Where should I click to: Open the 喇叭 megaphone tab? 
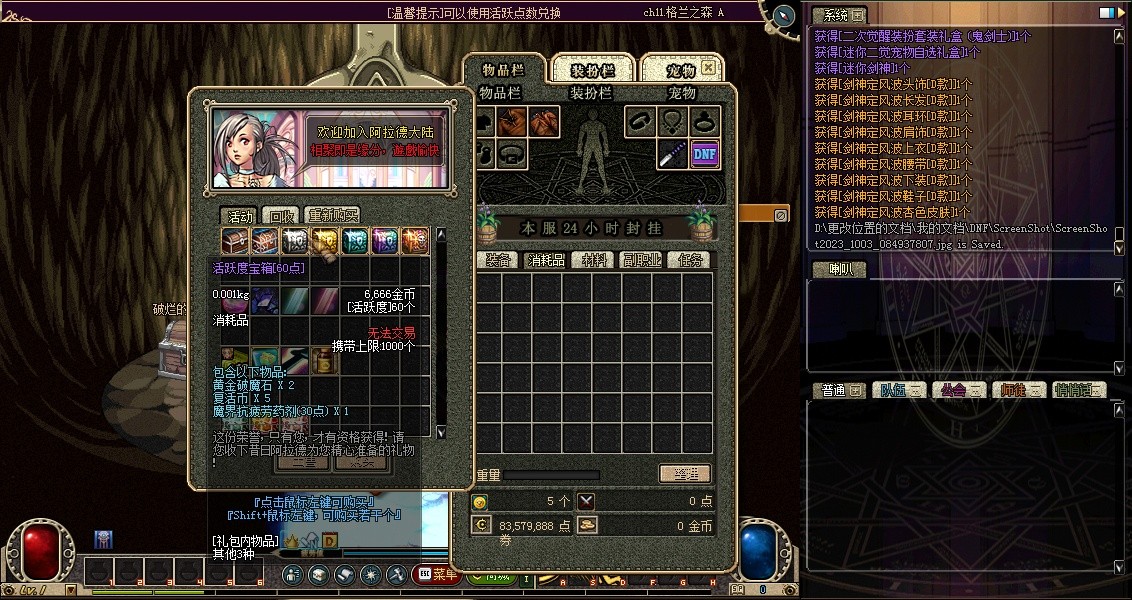point(838,269)
